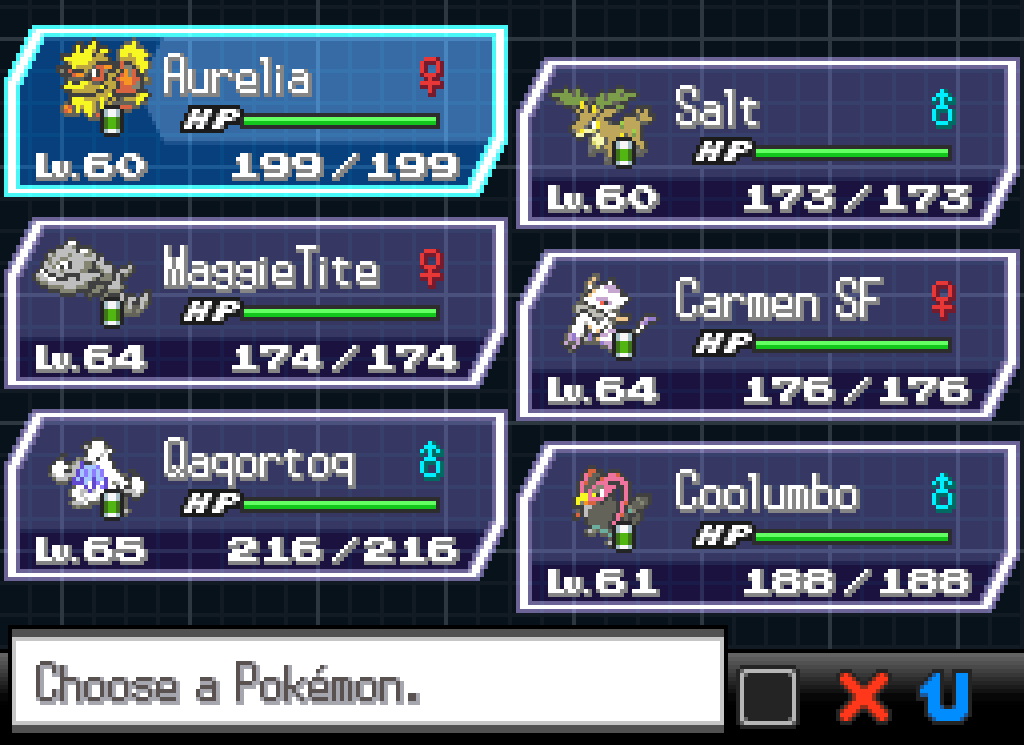
Task: Pick the MaggieTite party panel
Action: click(x=256, y=304)
